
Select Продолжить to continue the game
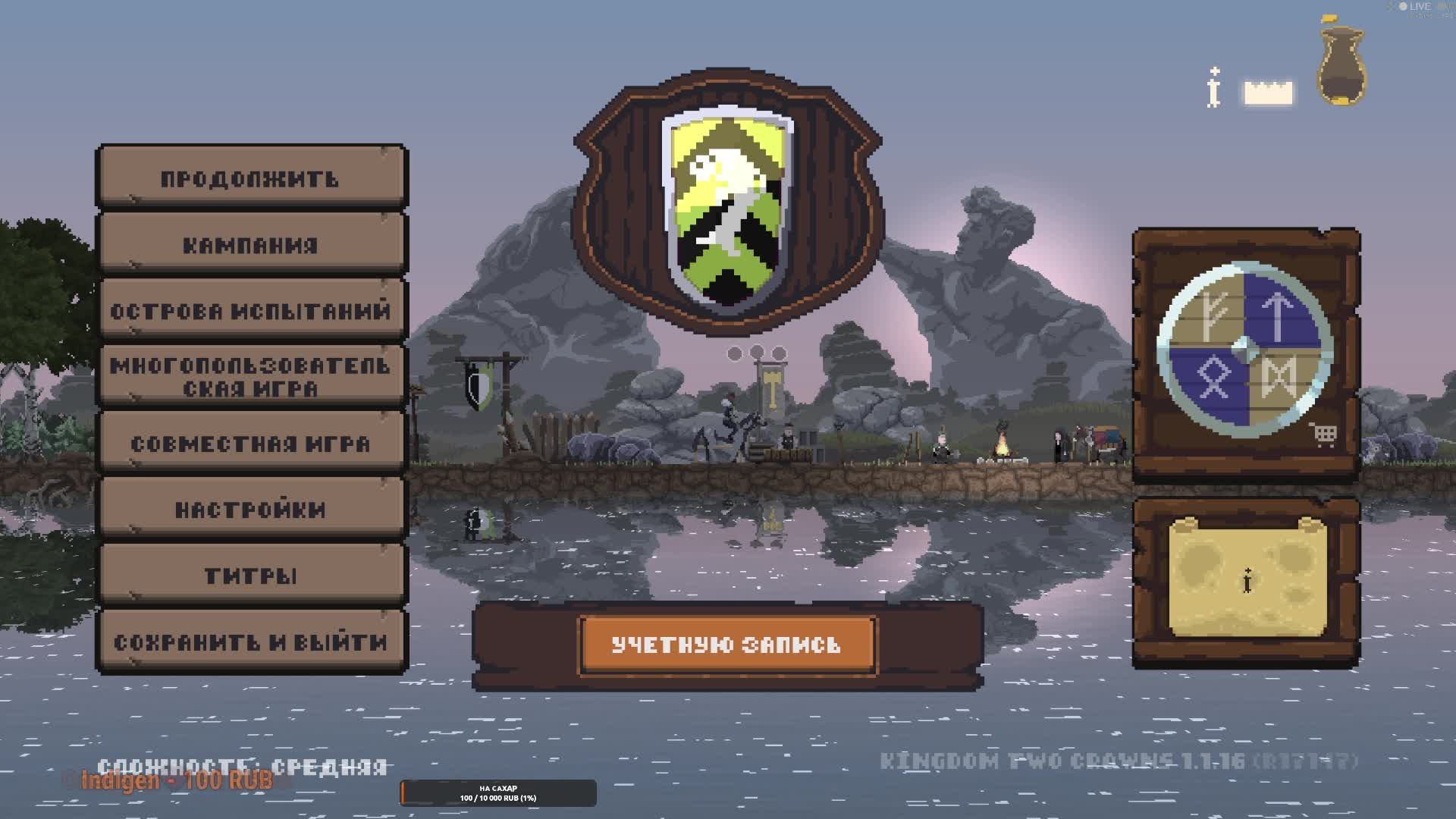251,179
